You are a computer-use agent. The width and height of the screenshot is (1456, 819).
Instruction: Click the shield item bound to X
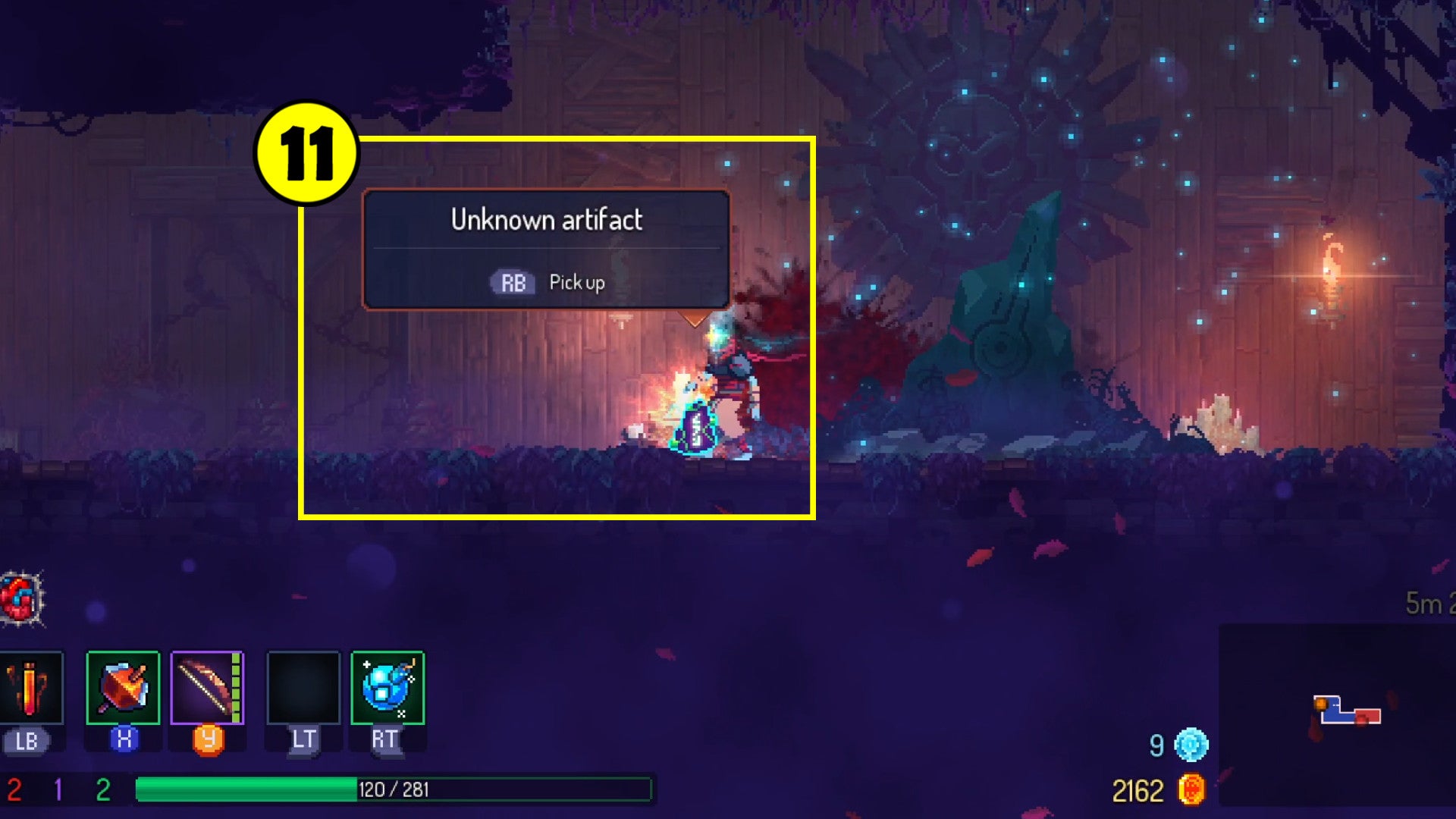[123, 688]
